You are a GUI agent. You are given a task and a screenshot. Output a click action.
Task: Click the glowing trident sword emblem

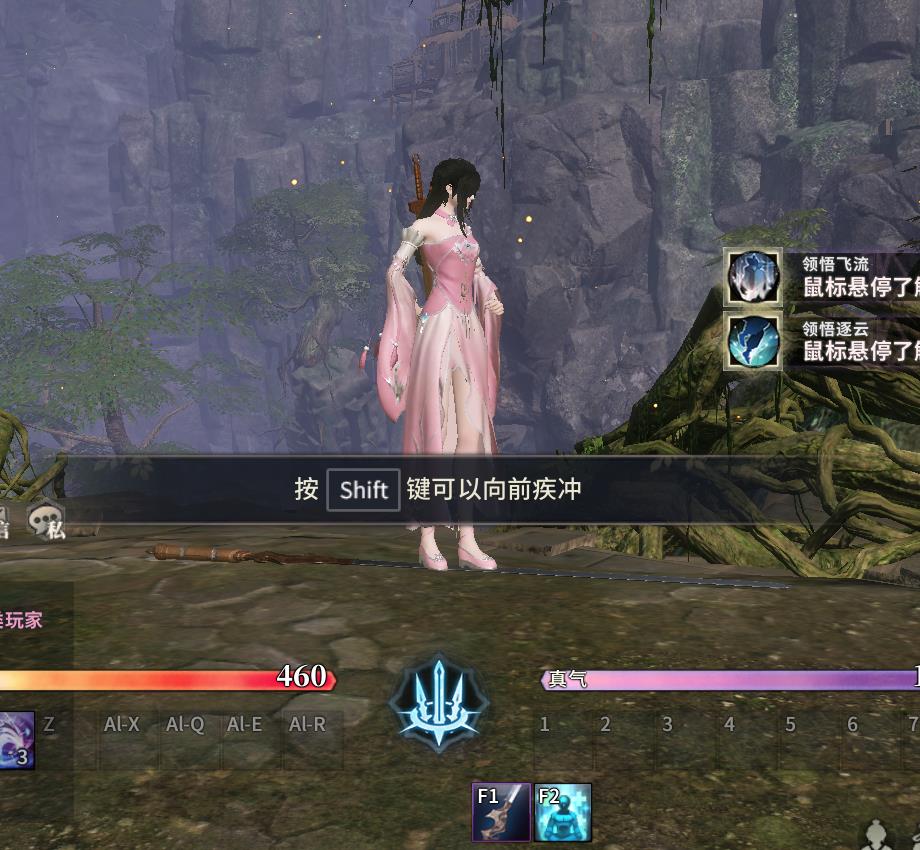pyautogui.click(x=438, y=700)
